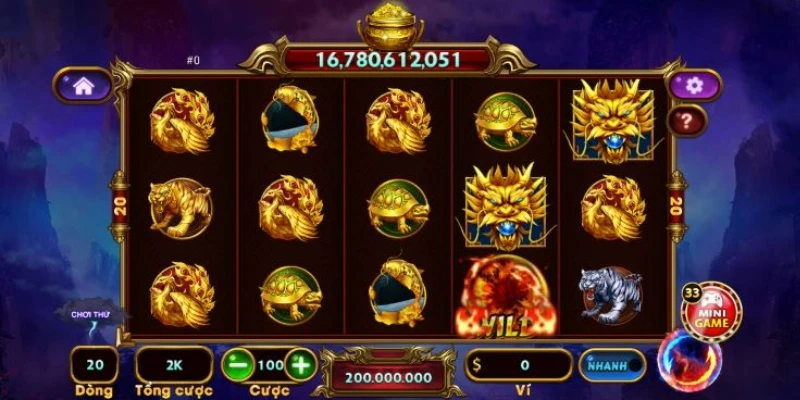This screenshot has width=800, height=400.
Task: Open the wallet (Ví) balance box
Action: tap(519, 366)
